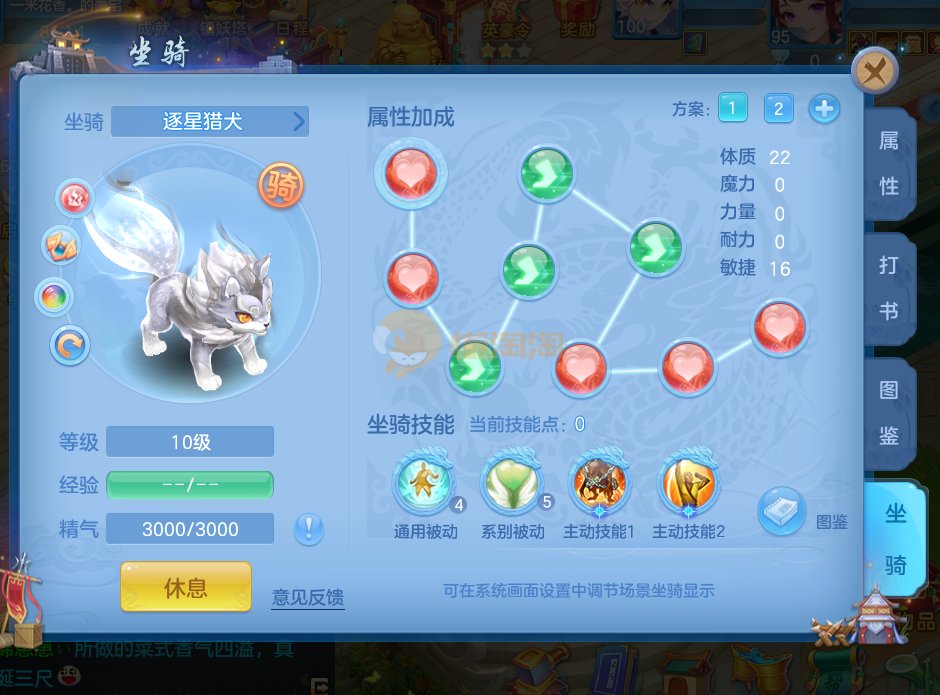This screenshot has width=940, height=695.
Task: Choose the 主动技能1 skill icon
Action: (599, 484)
